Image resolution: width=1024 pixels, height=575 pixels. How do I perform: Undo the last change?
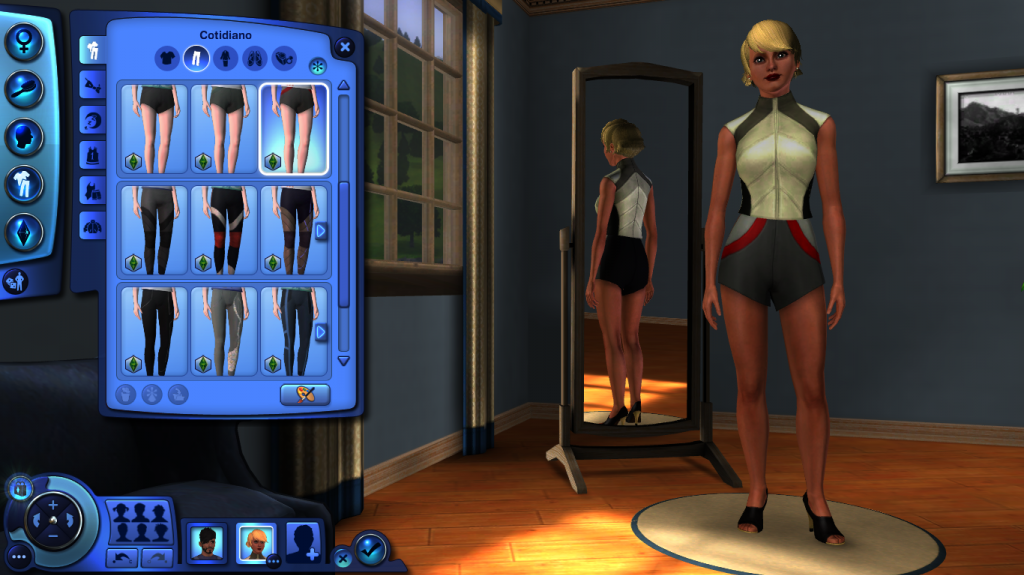(x=123, y=556)
